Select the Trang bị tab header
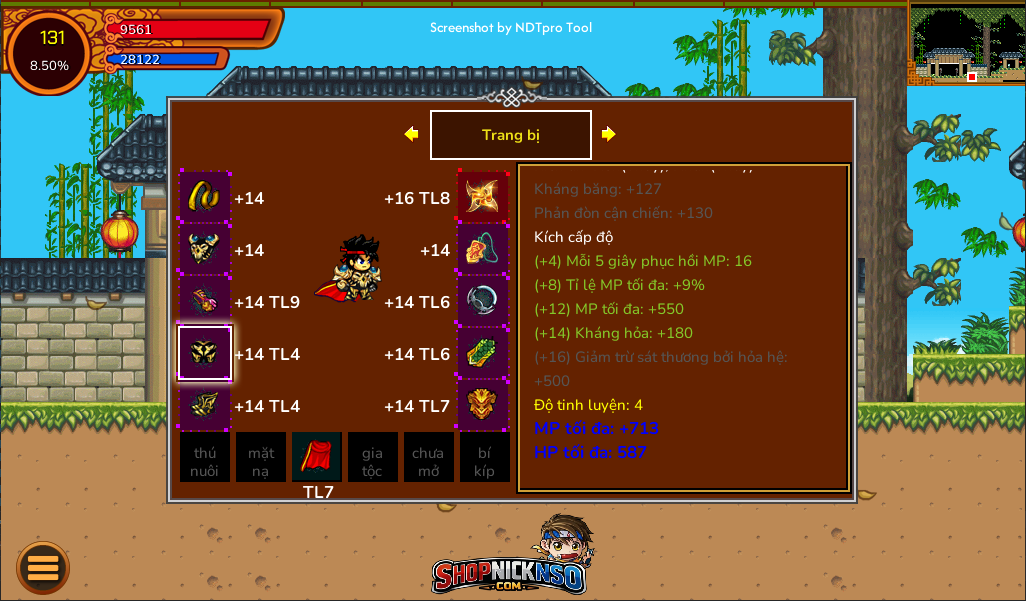Image resolution: width=1026 pixels, height=601 pixels. tap(510, 135)
